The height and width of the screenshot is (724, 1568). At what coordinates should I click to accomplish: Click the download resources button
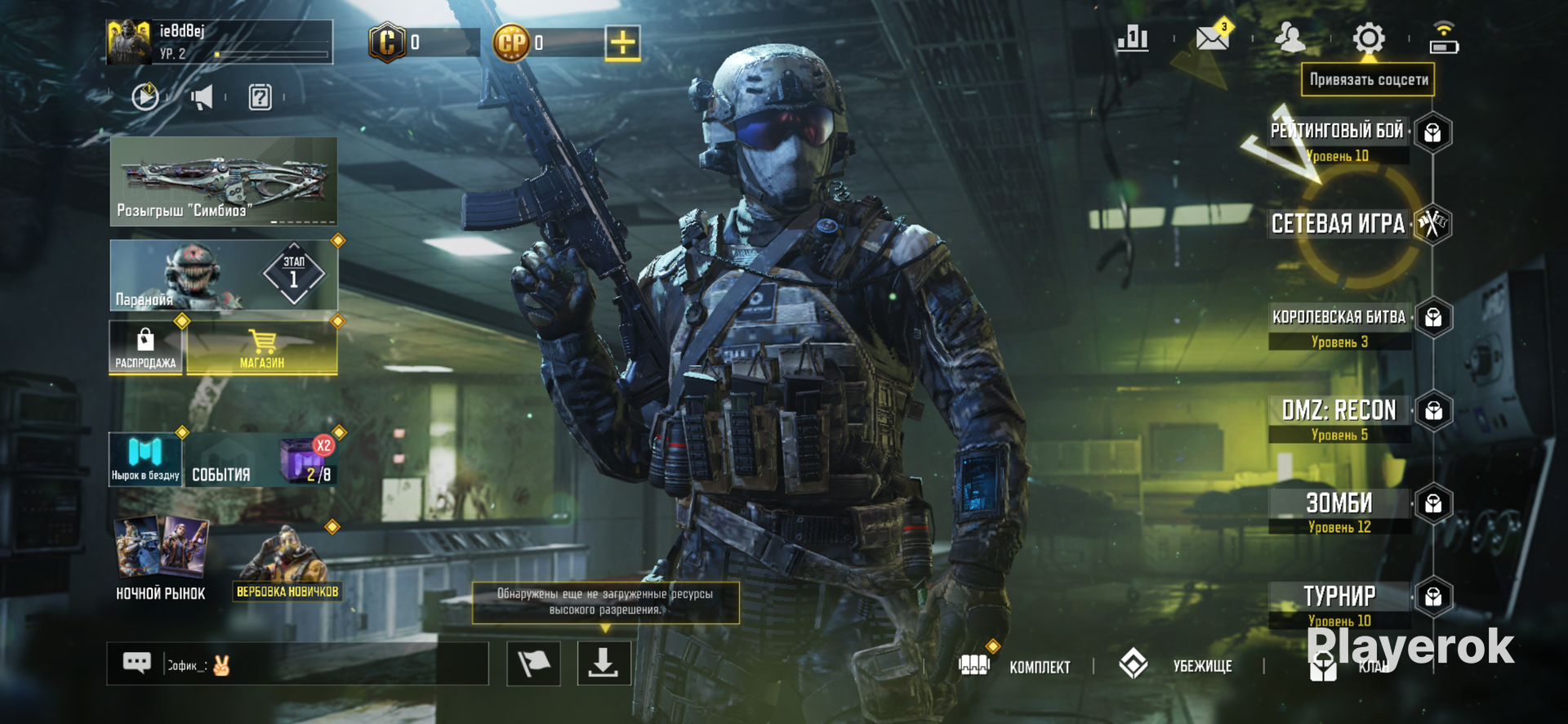point(604,663)
